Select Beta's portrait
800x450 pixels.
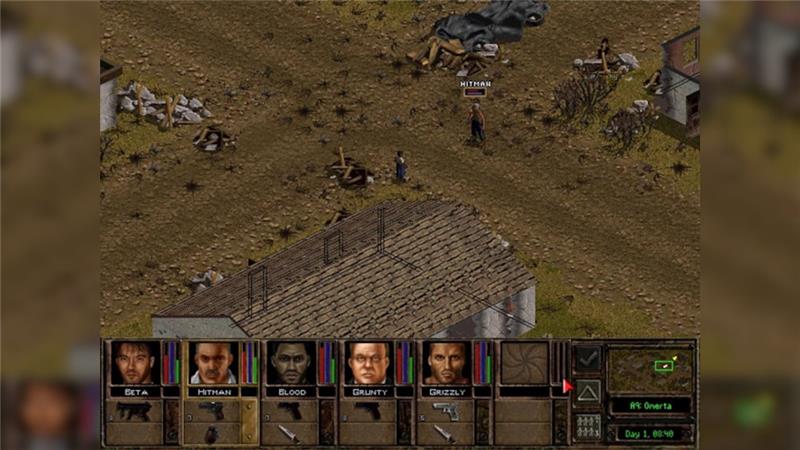134,363
